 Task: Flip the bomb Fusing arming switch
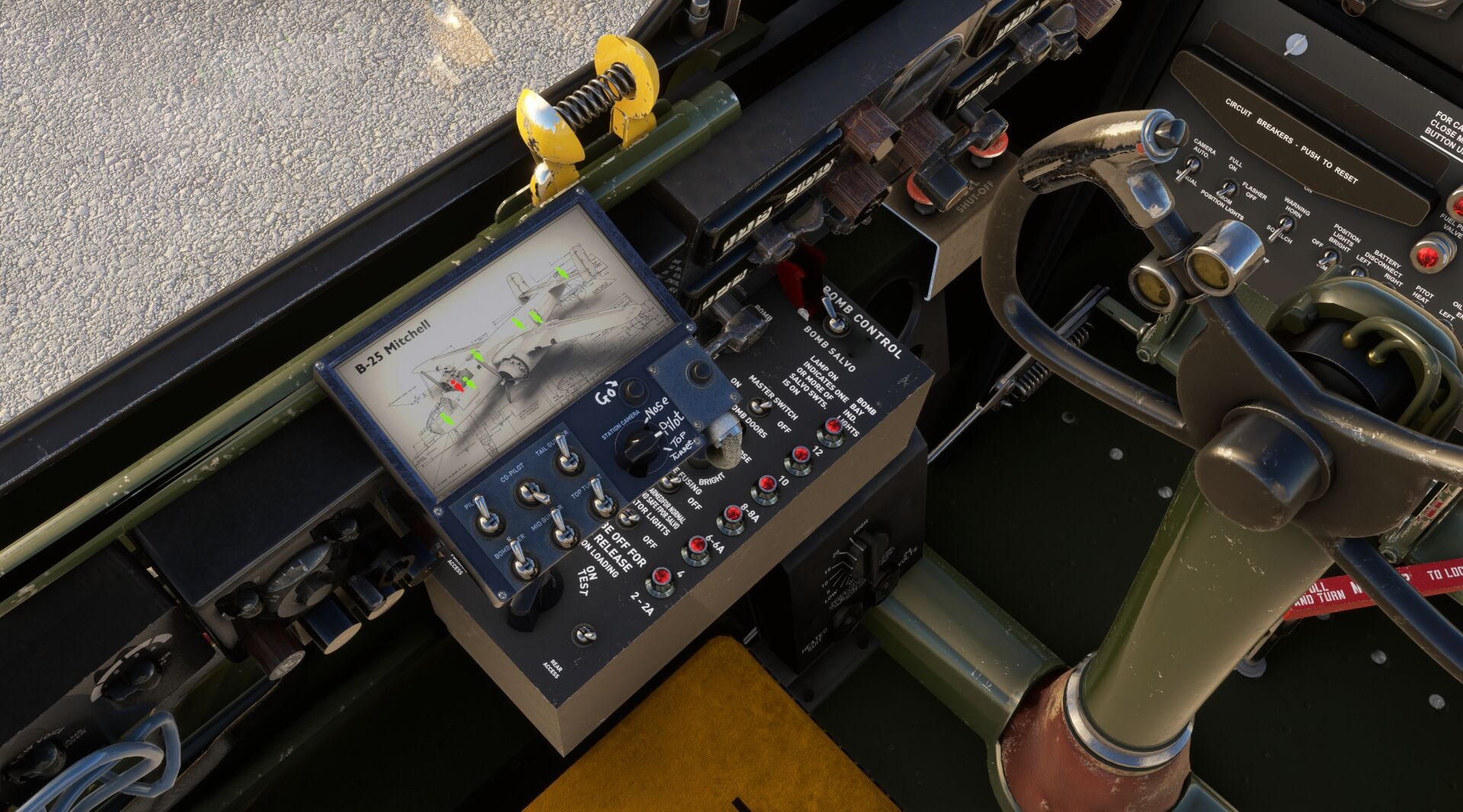click(x=668, y=481)
